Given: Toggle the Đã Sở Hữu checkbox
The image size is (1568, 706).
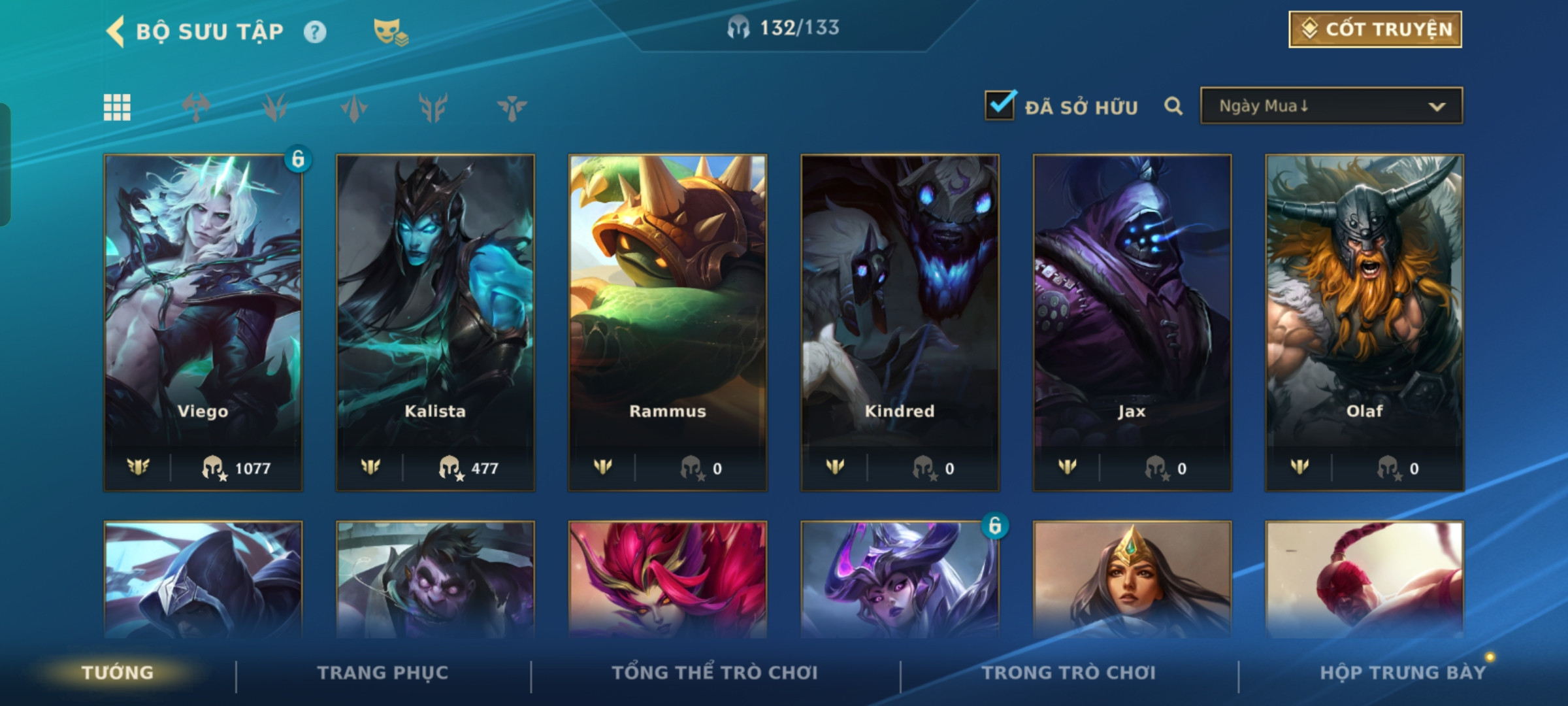Looking at the screenshot, I should 1000,105.
